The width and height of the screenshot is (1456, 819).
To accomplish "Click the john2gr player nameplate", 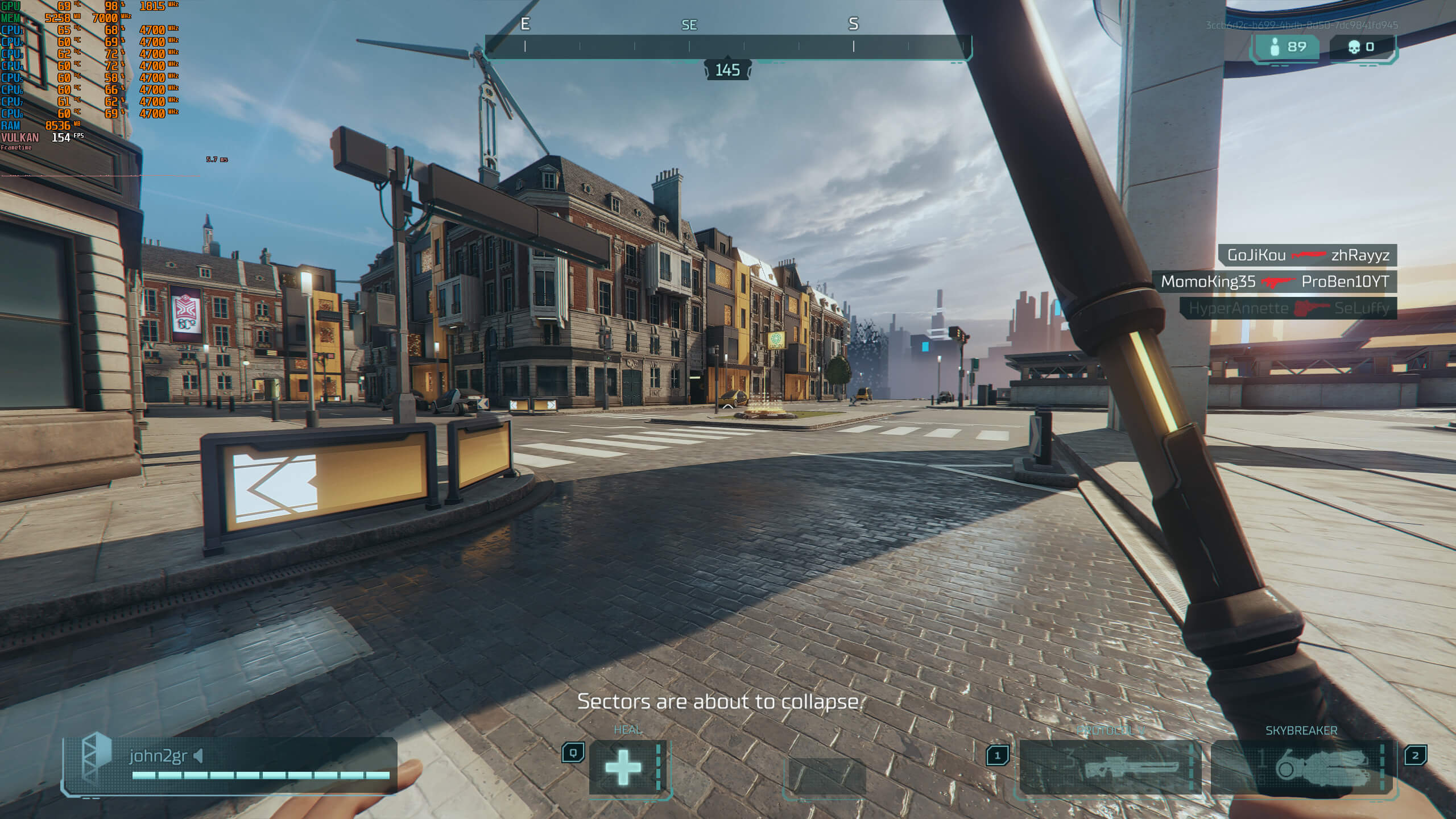I will [x=158, y=756].
